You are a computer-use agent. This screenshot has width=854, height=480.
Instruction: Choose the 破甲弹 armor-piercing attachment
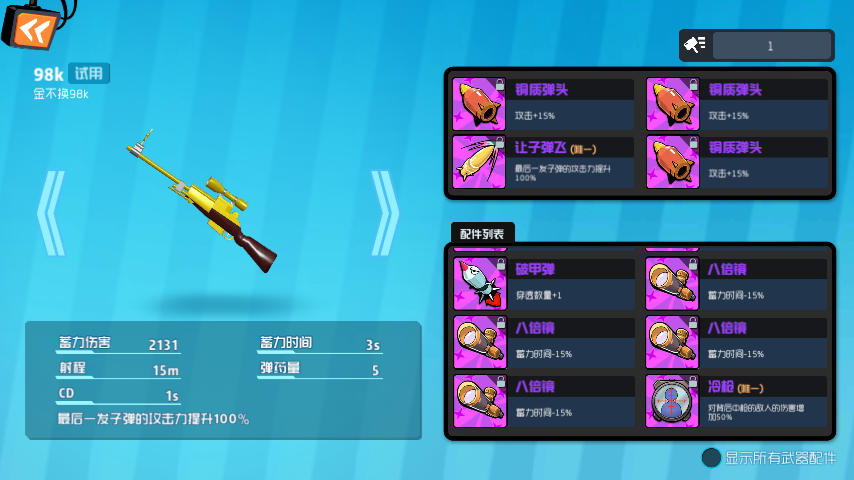pyautogui.click(x=544, y=283)
